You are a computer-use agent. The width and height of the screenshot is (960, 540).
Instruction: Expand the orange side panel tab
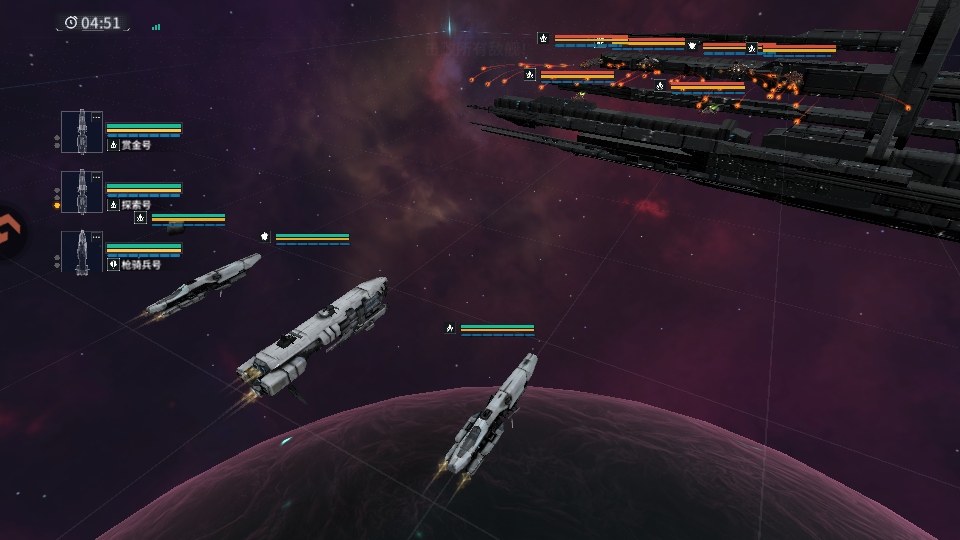[8, 233]
